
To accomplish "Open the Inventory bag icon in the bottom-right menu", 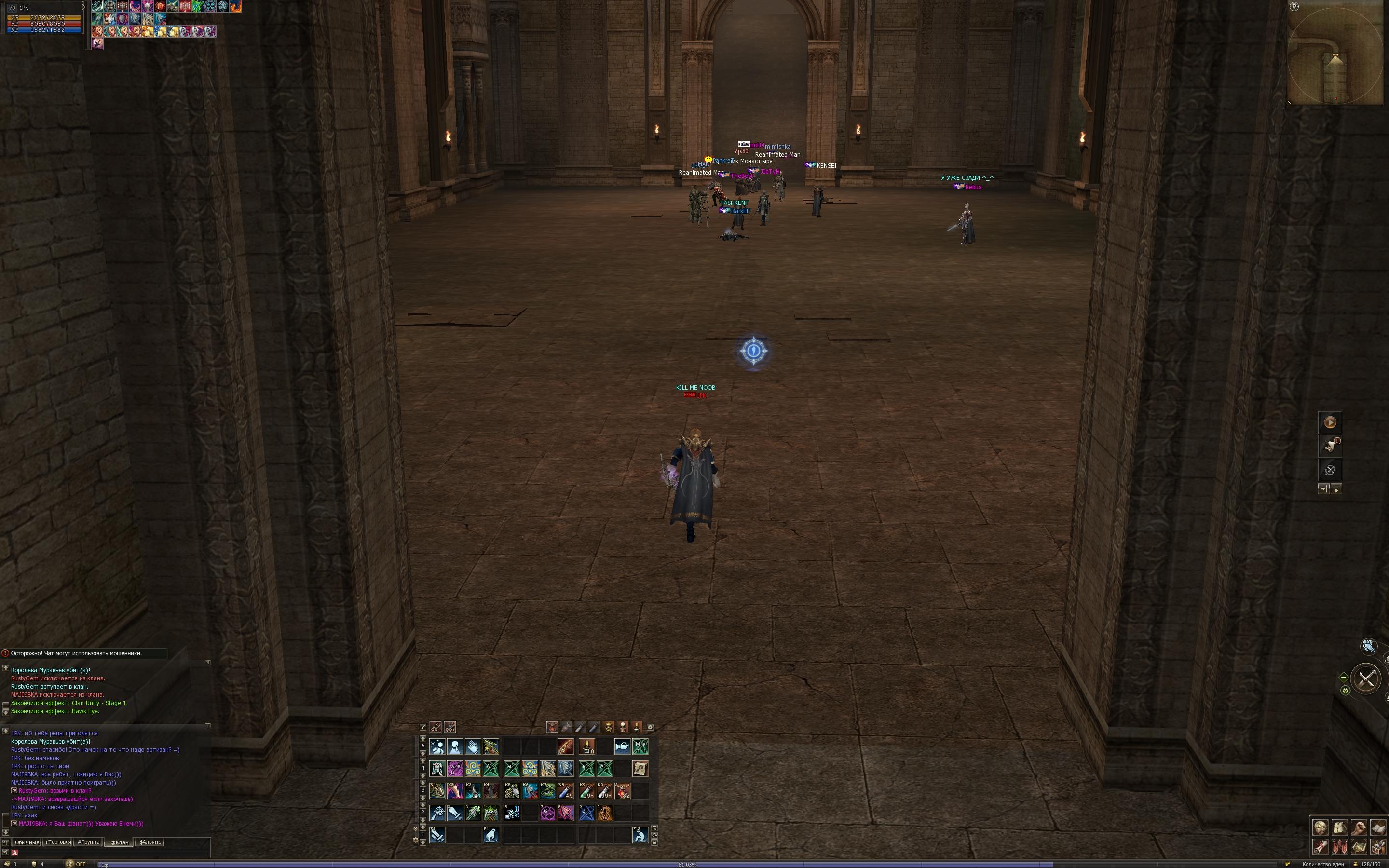I will coord(1340,828).
